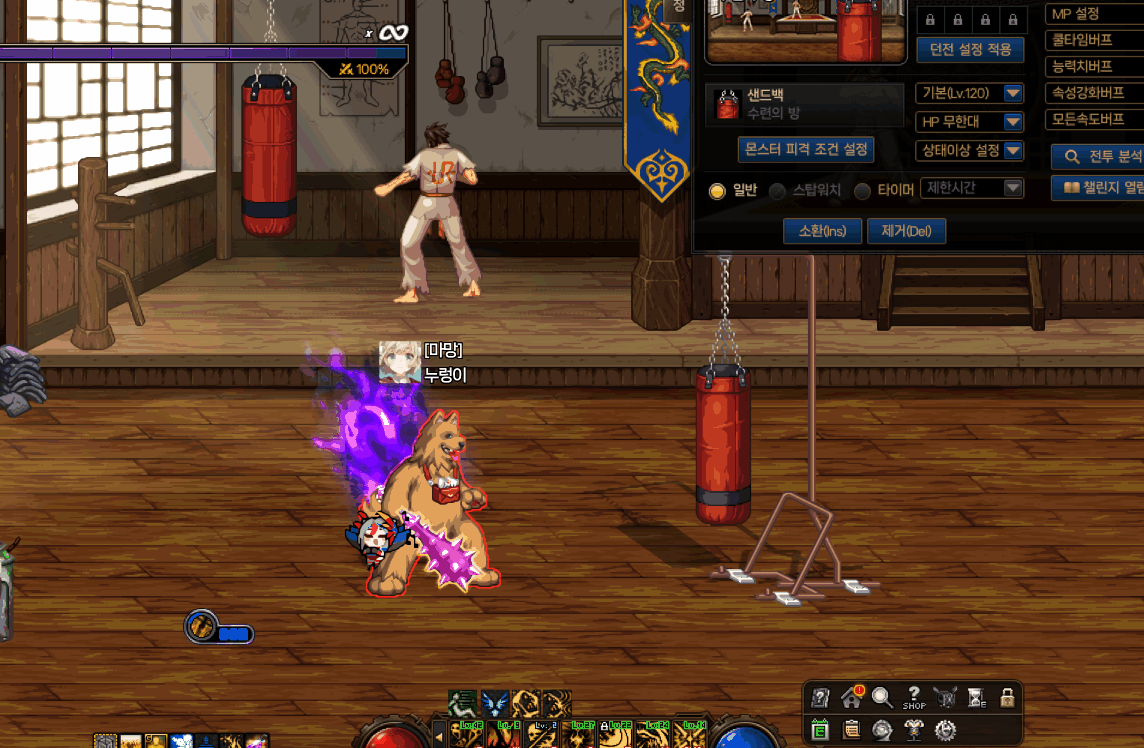1144x748 pixels.
Task: Summon the sandbag with 소환(Ins)
Action: [822, 231]
